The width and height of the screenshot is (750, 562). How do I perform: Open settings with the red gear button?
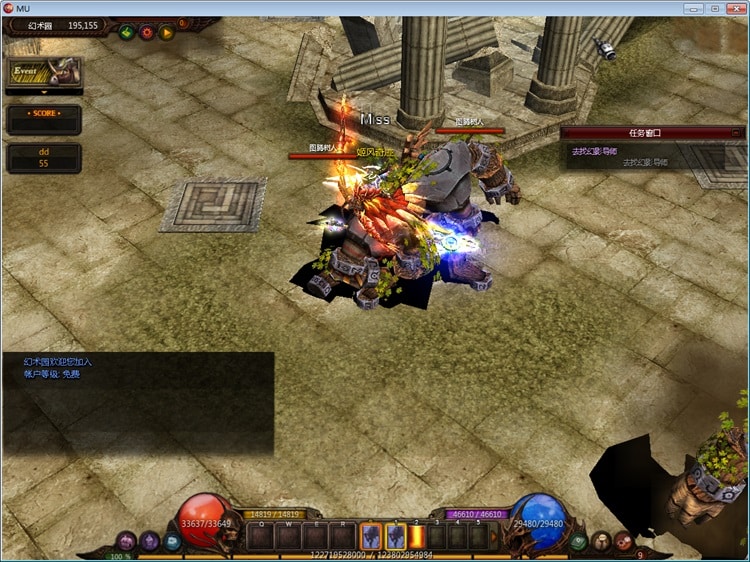pos(147,32)
